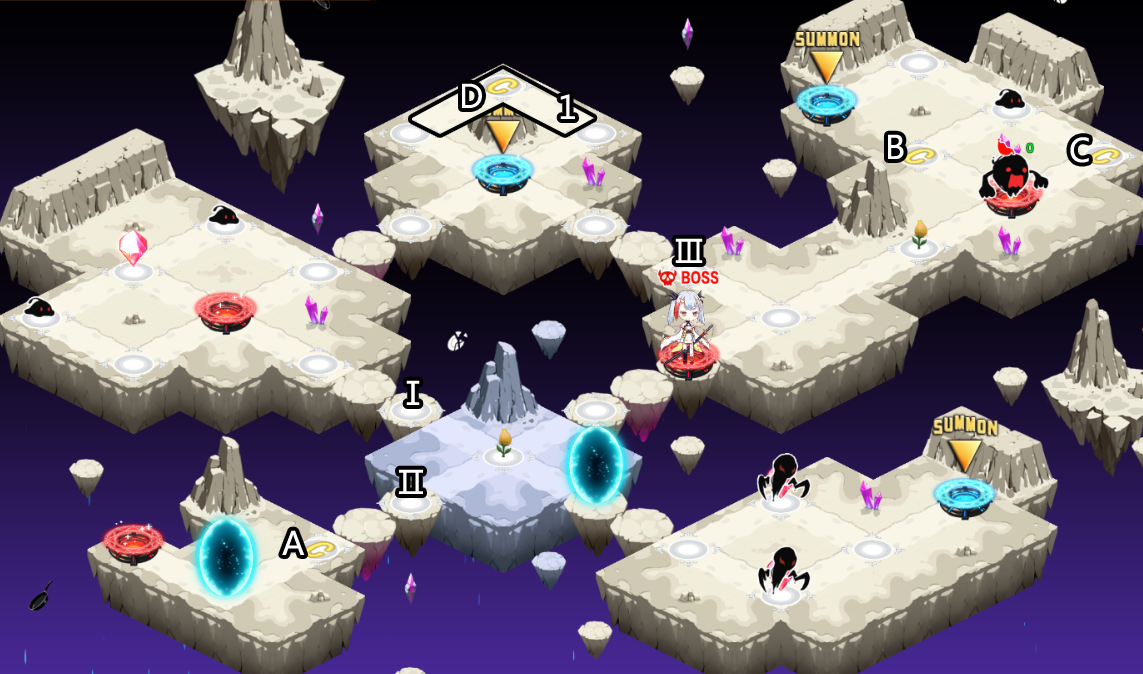The height and width of the screenshot is (674, 1143).
Task: Select the gold ring tile labeled B
Action: pyautogui.click(x=921, y=156)
